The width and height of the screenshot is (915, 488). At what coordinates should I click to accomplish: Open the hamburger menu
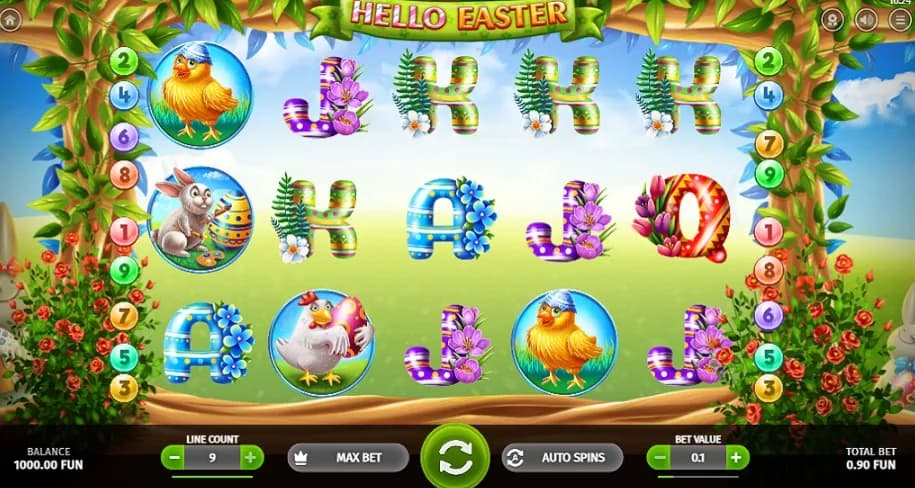coord(898,19)
